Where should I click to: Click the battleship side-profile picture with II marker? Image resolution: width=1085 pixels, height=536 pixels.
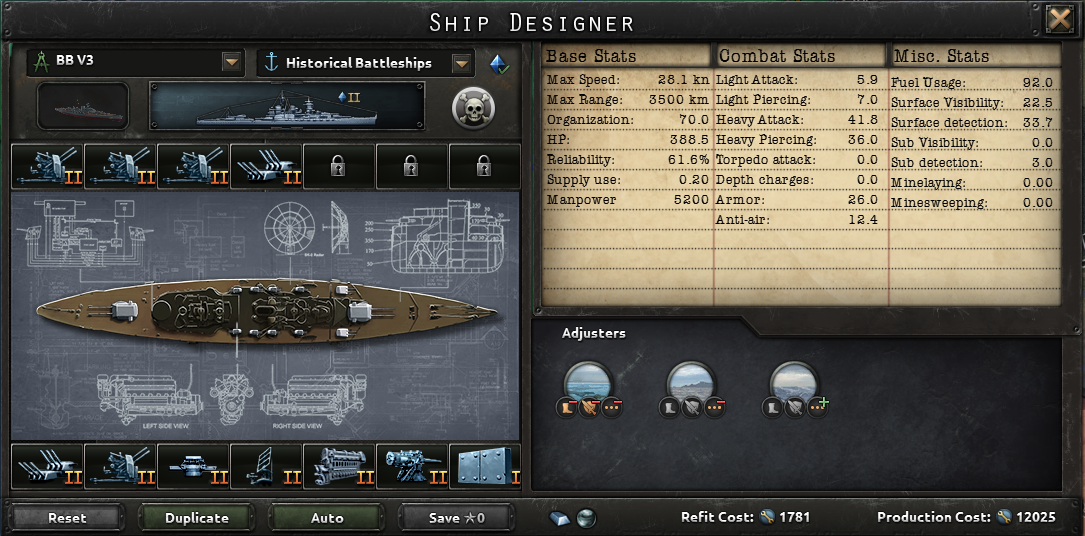tap(287, 106)
